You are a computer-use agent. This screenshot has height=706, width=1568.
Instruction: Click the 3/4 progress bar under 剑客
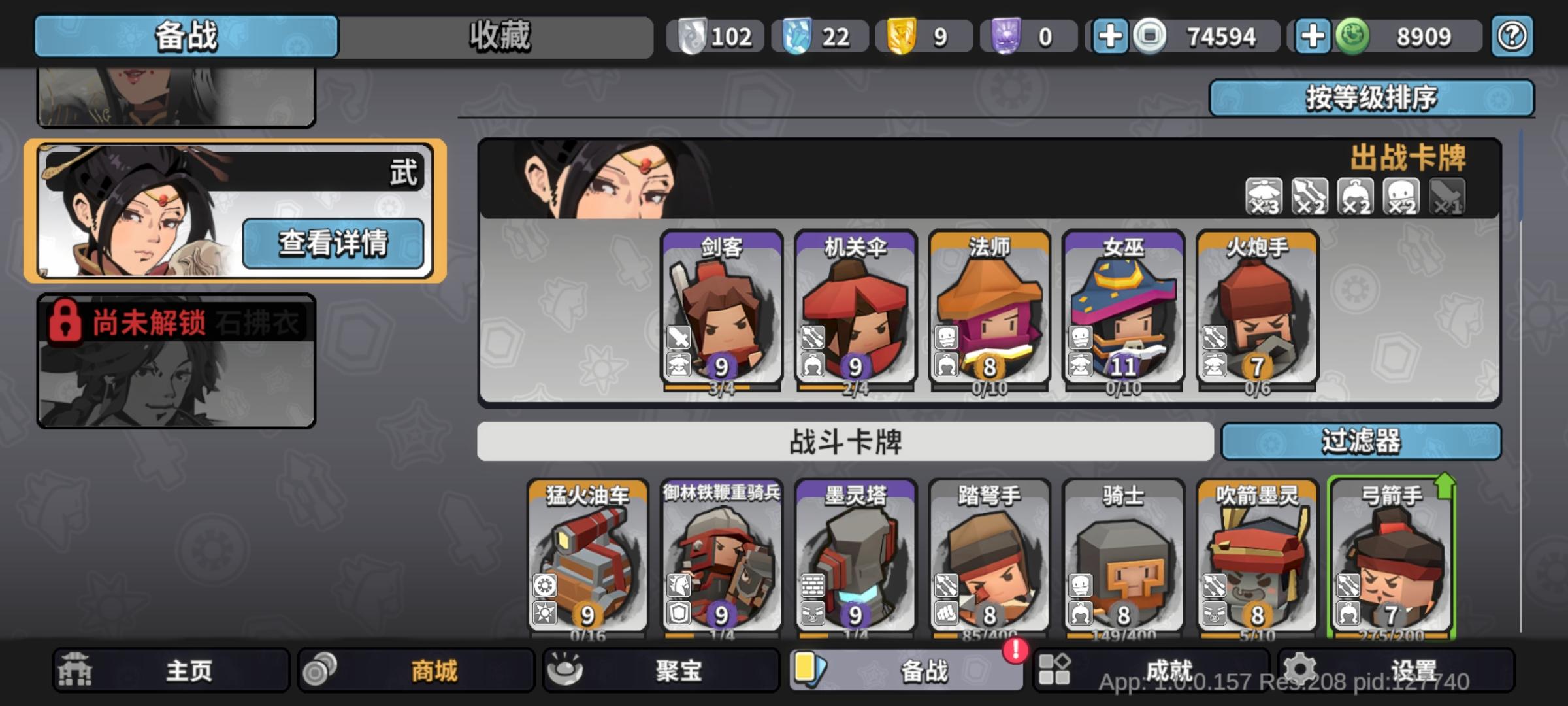(722, 388)
